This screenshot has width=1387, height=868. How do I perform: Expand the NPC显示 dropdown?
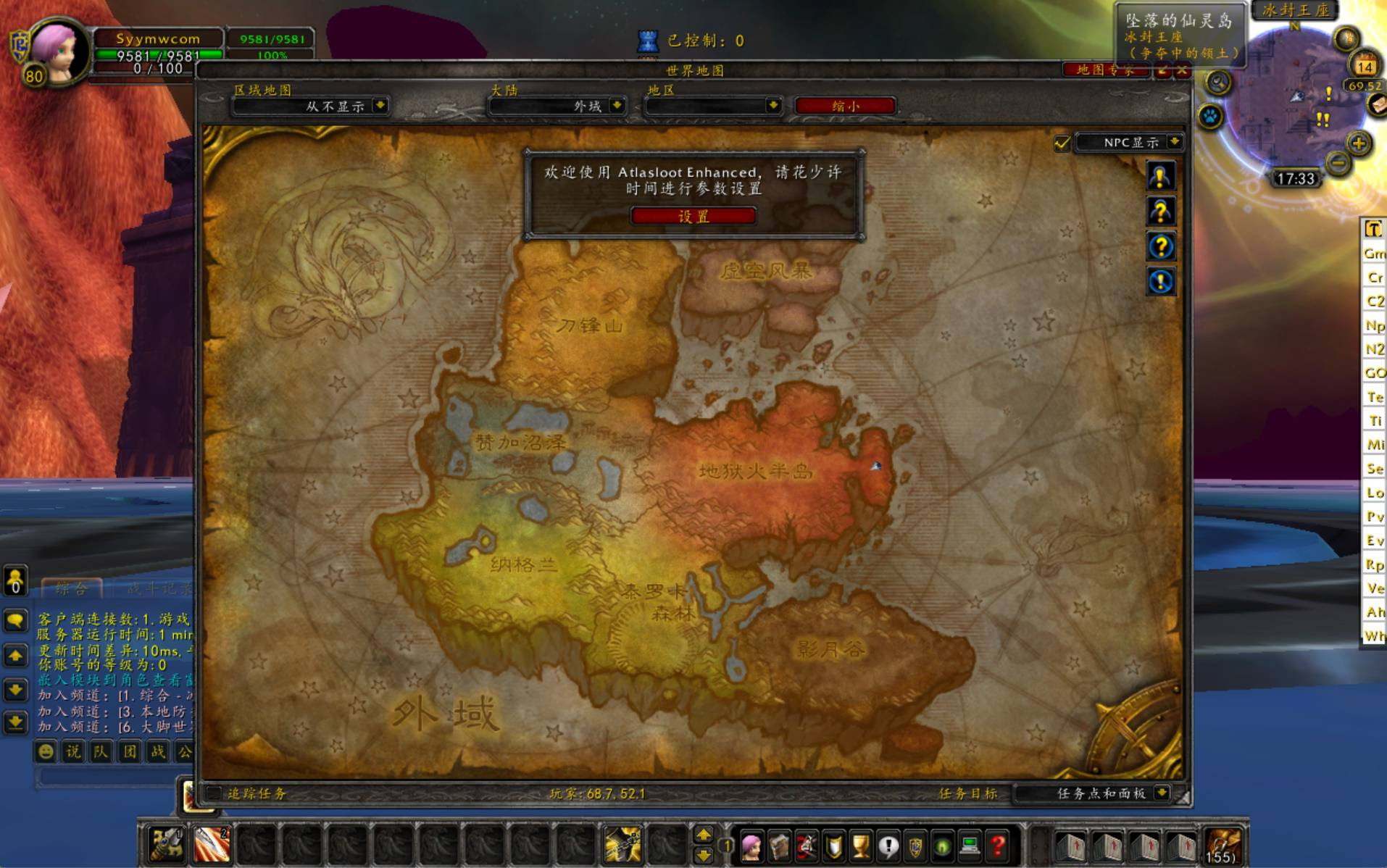[1174, 142]
